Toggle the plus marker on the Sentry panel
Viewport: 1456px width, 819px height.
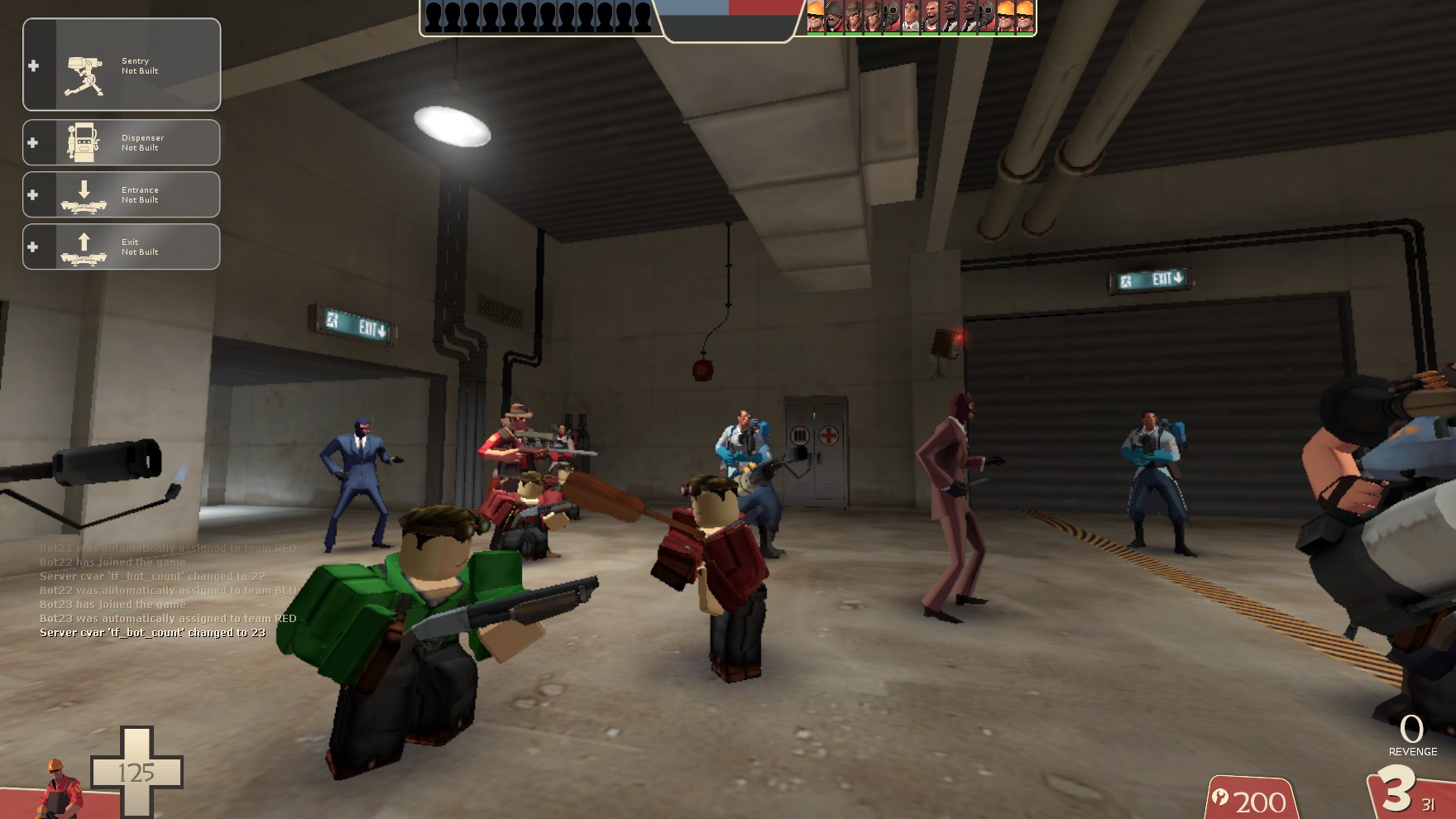pos(33,65)
